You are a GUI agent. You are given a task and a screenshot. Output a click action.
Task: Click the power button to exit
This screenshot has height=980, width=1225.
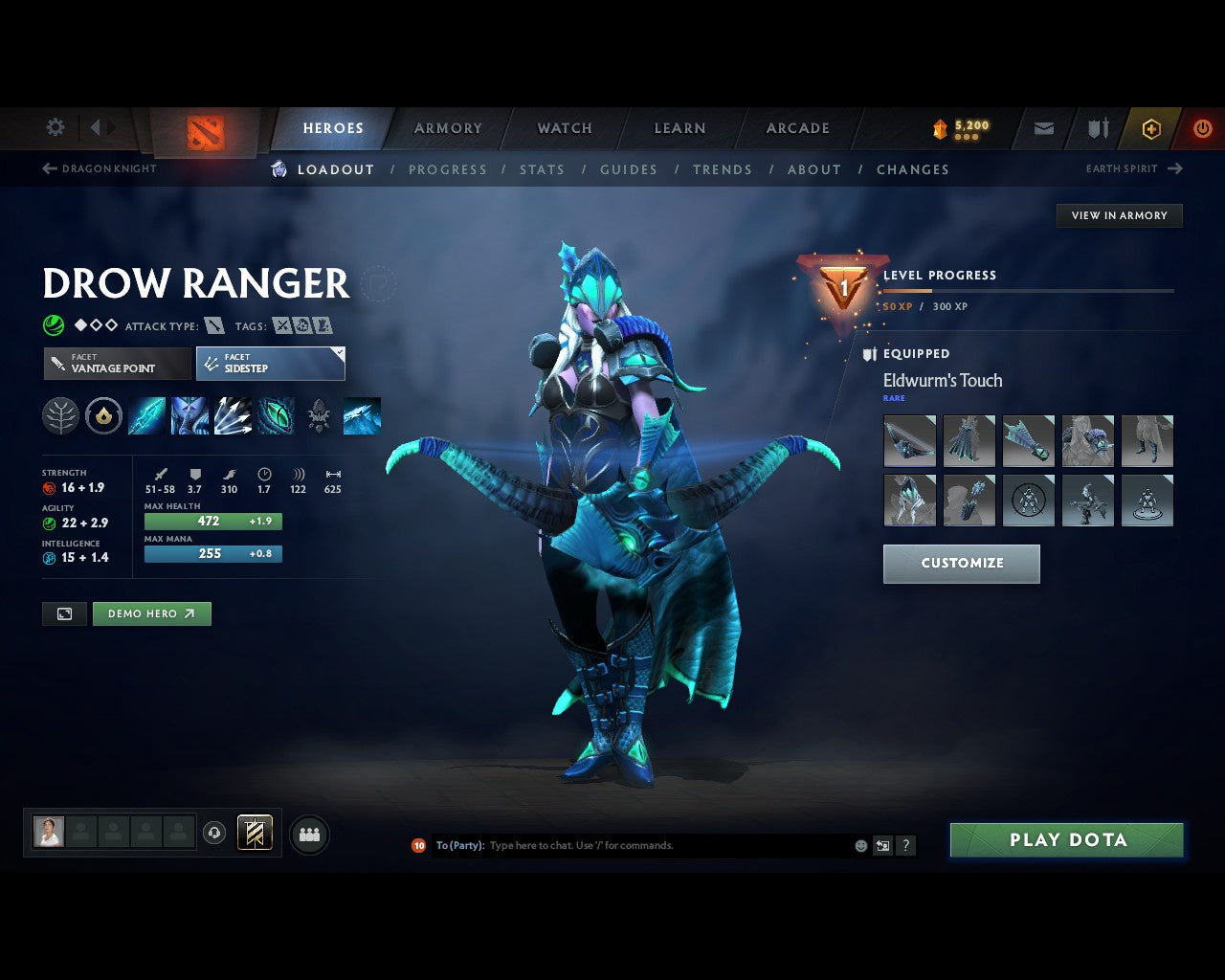(x=1203, y=127)
